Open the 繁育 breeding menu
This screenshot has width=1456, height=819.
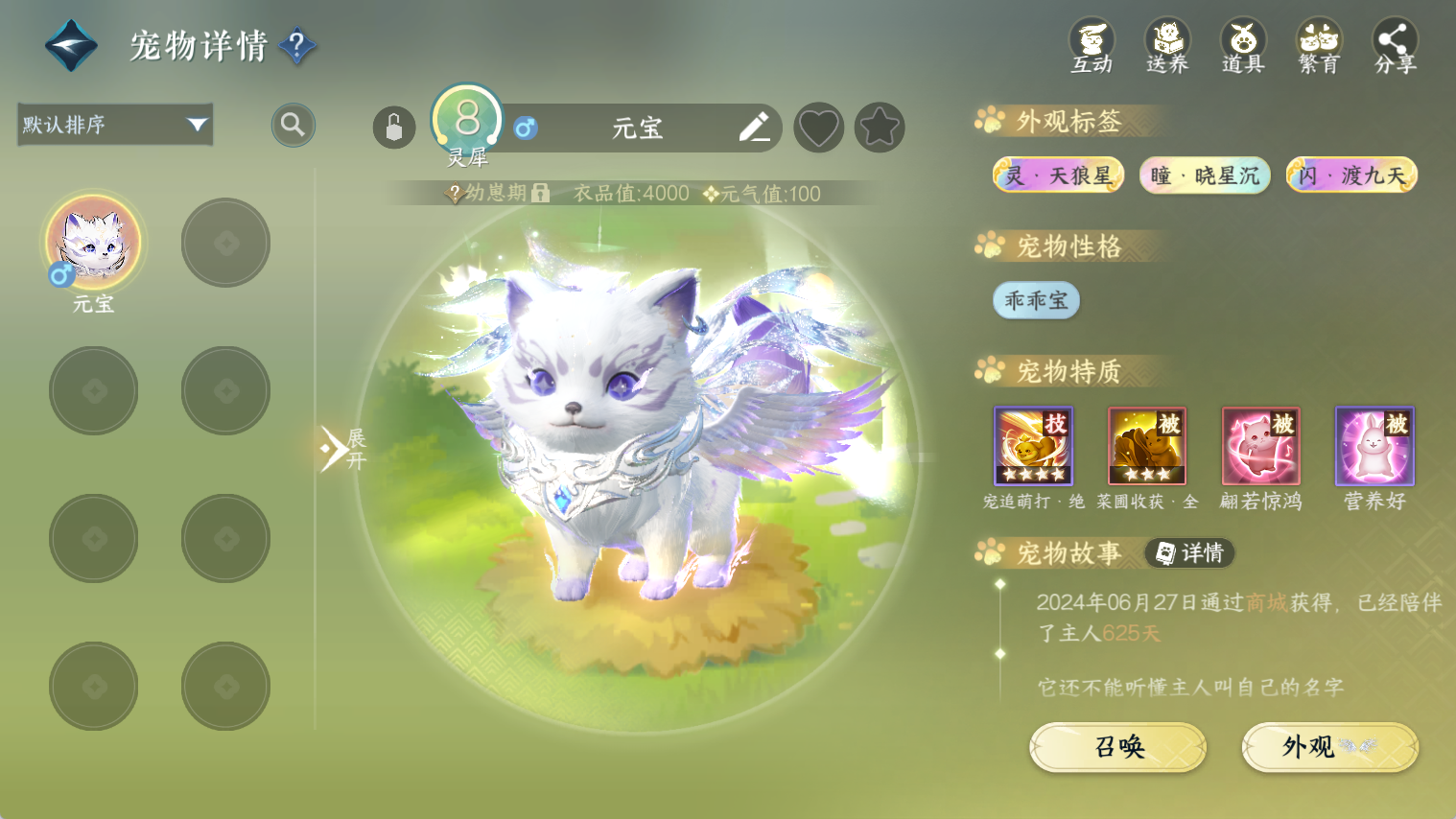point(1319,46)
